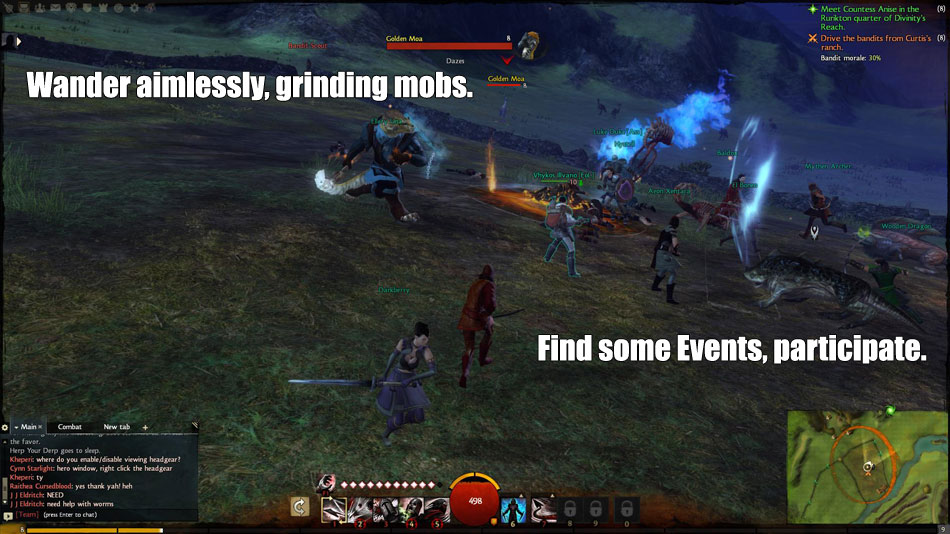Add a new chat tab with plus button
The height and width of the screenshot is (534, 950).
(145, 427)
